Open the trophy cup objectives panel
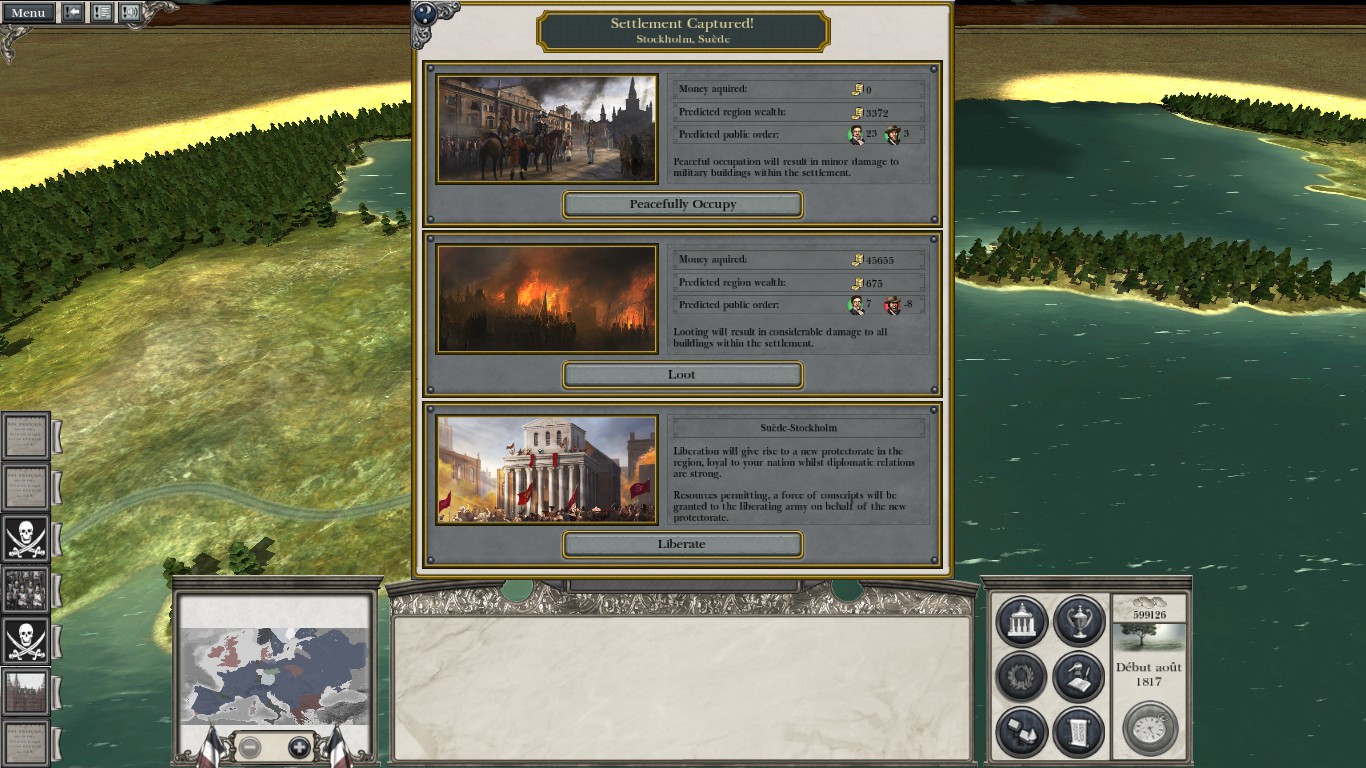 [x=1079, y=621]
